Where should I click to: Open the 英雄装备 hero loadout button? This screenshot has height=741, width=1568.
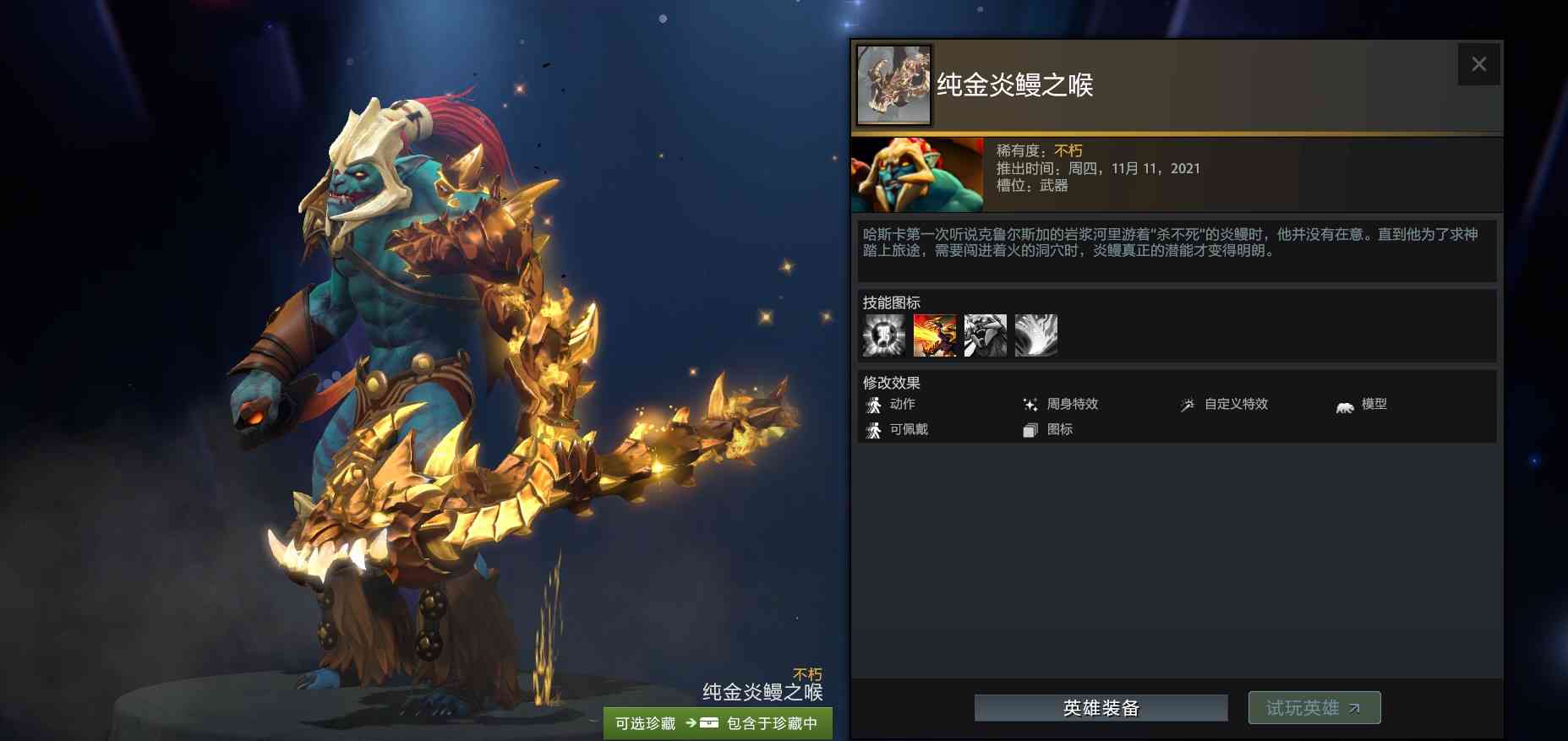(1100, 708)
